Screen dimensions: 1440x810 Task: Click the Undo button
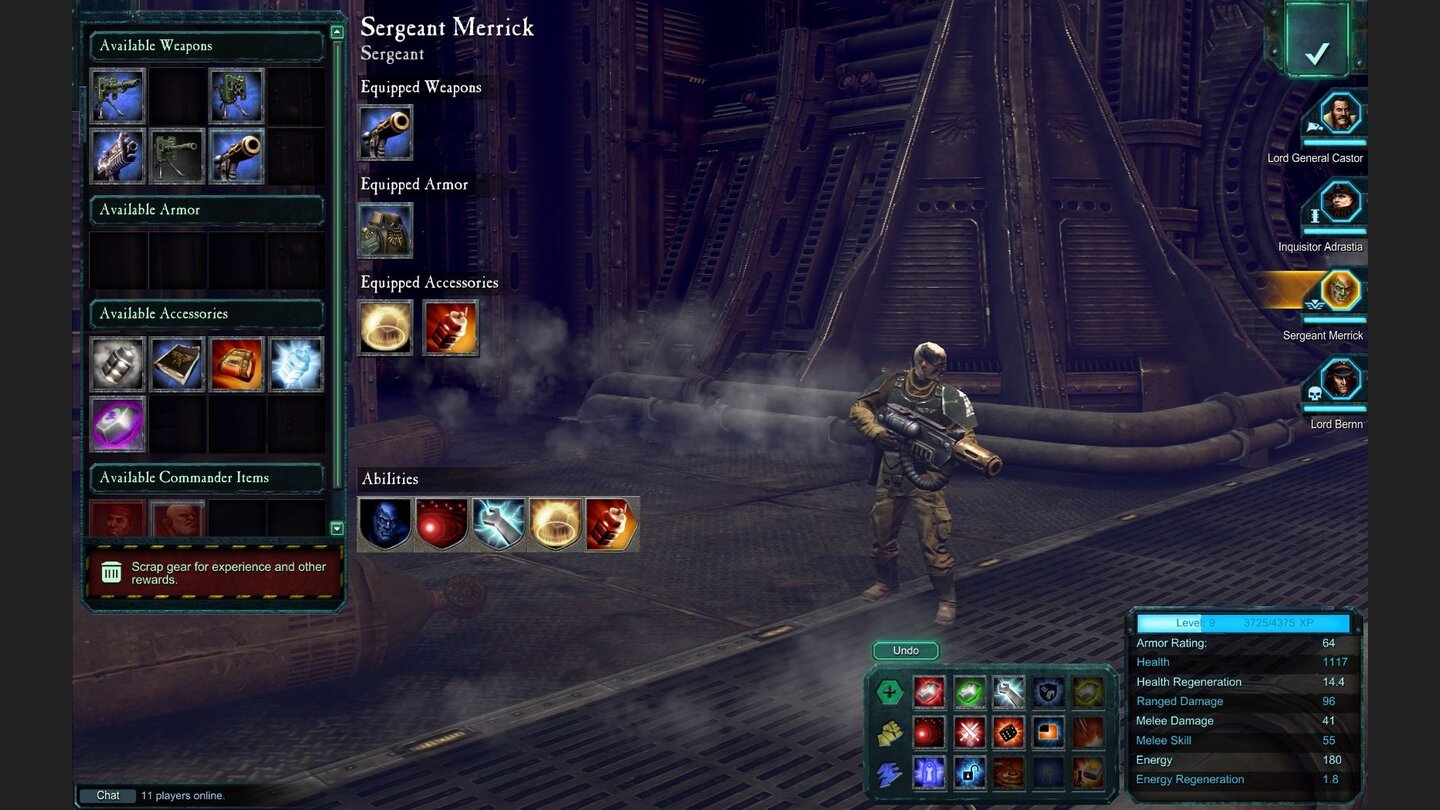tap(905, 650)
